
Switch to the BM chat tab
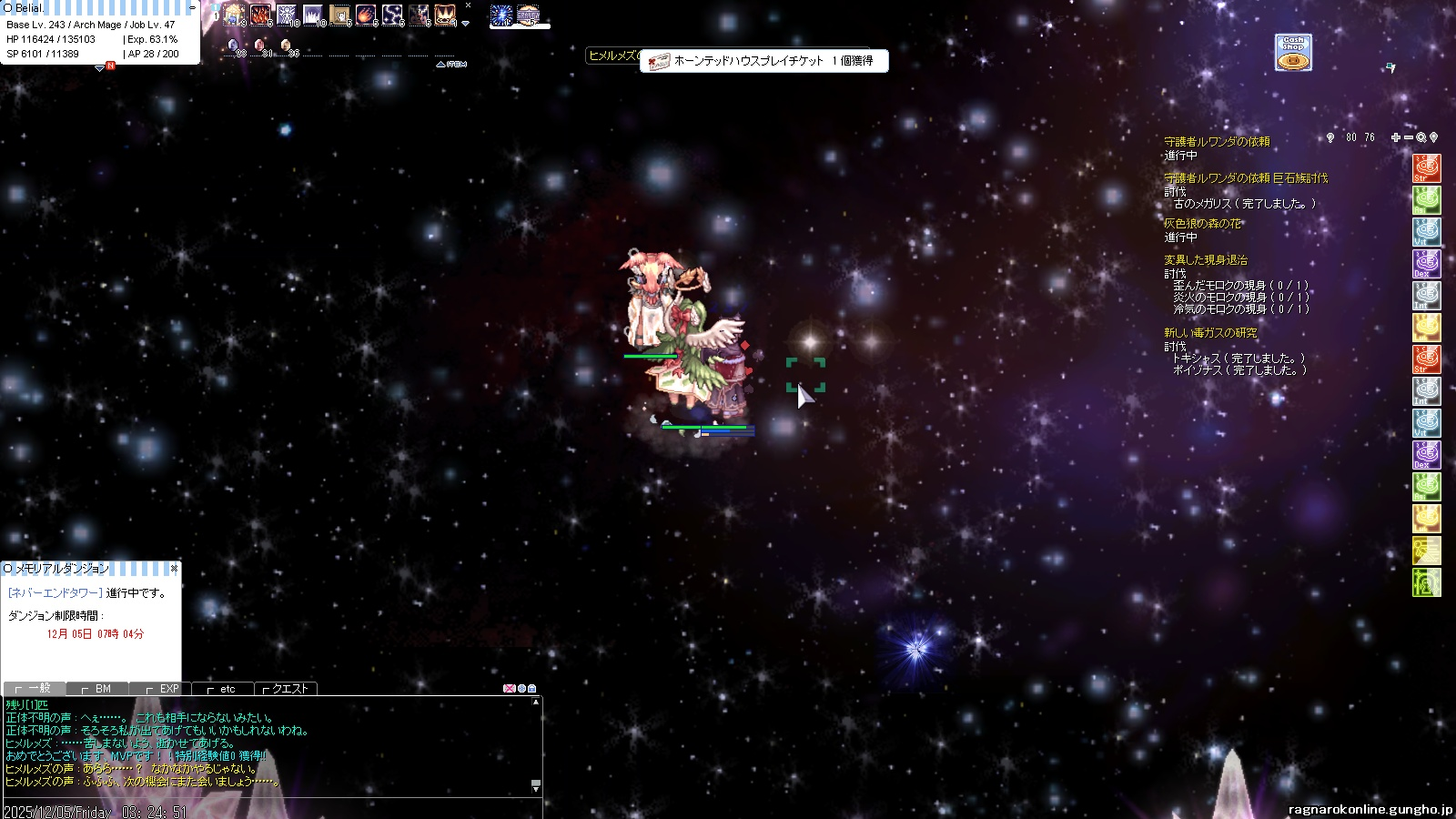[x=98, y=689]
